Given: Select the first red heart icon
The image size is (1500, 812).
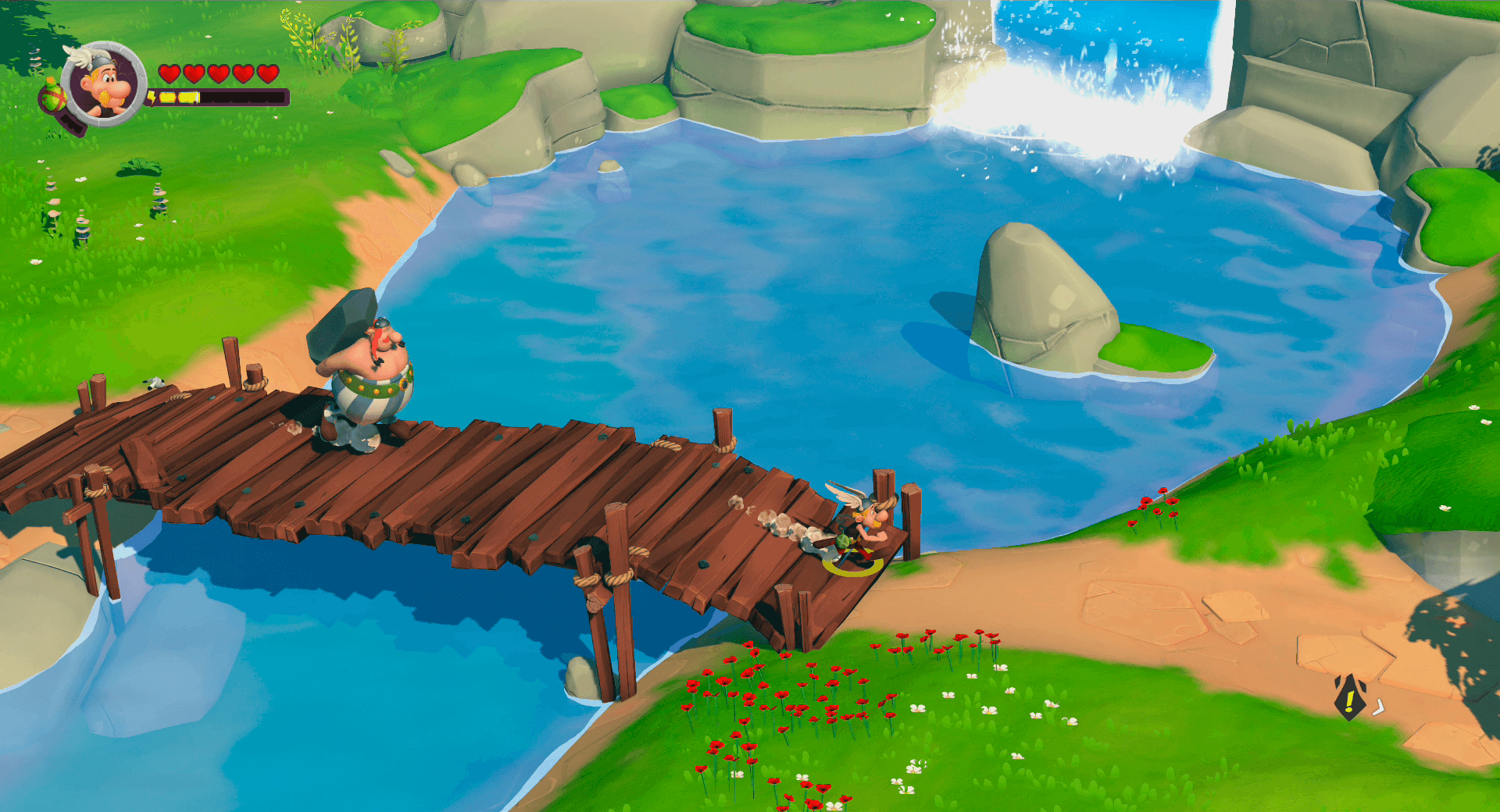Looking at the screenshot, I should (x=170, y=74).
